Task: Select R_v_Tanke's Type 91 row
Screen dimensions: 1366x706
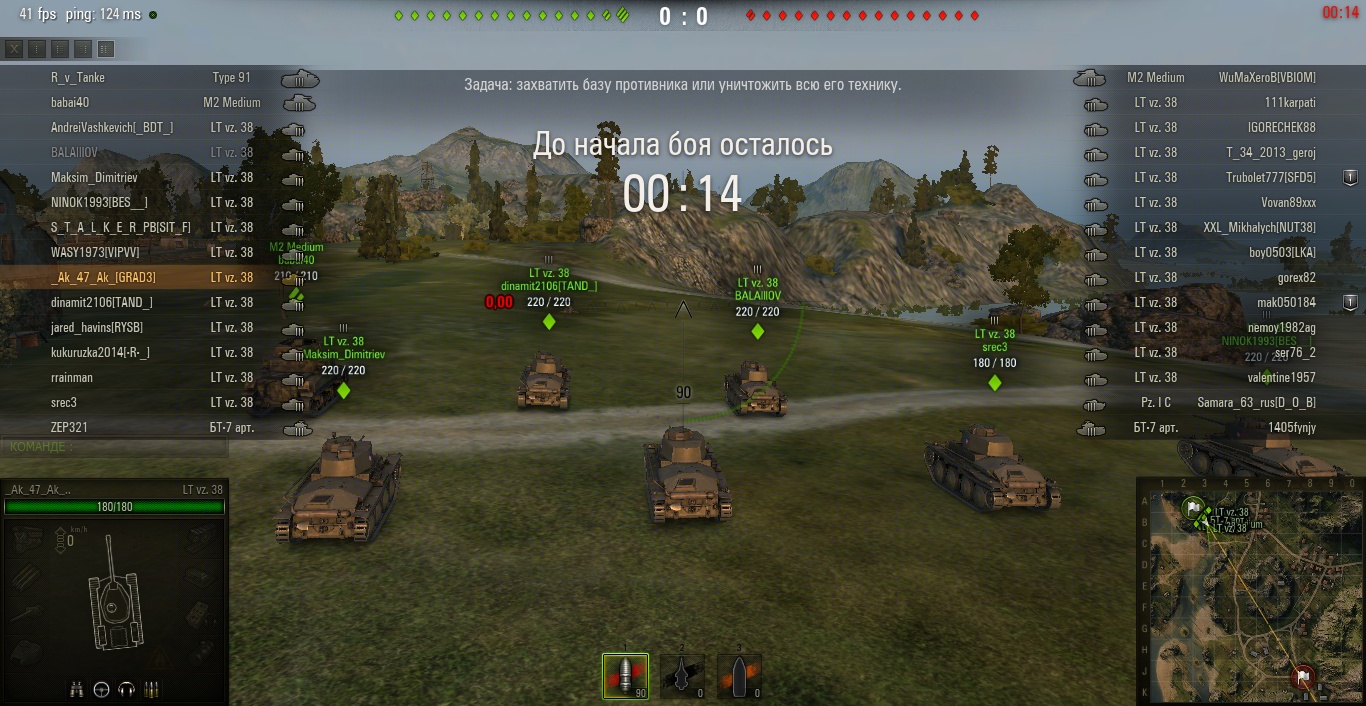Action: click(x=150, y=78)
